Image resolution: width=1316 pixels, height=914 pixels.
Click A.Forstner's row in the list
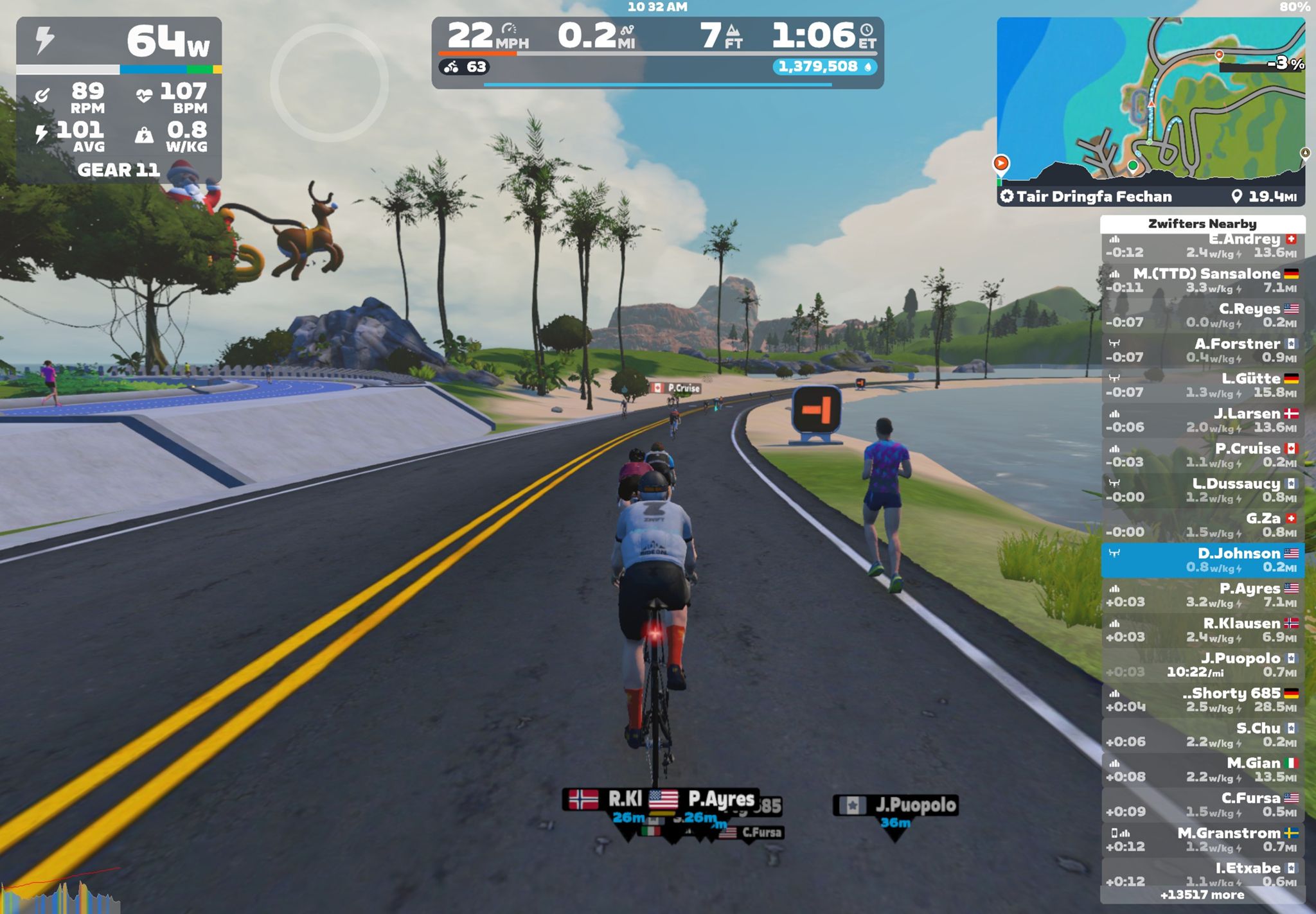click(x=1202, y=351)
